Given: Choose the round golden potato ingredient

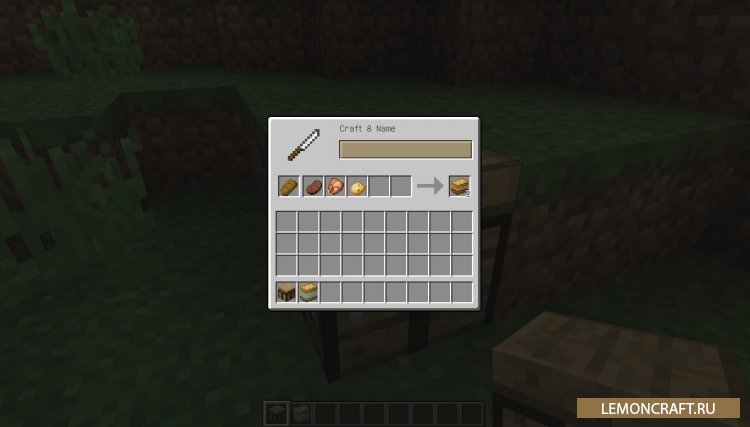Looking at the screenshot, I should [x=356, y=186].
